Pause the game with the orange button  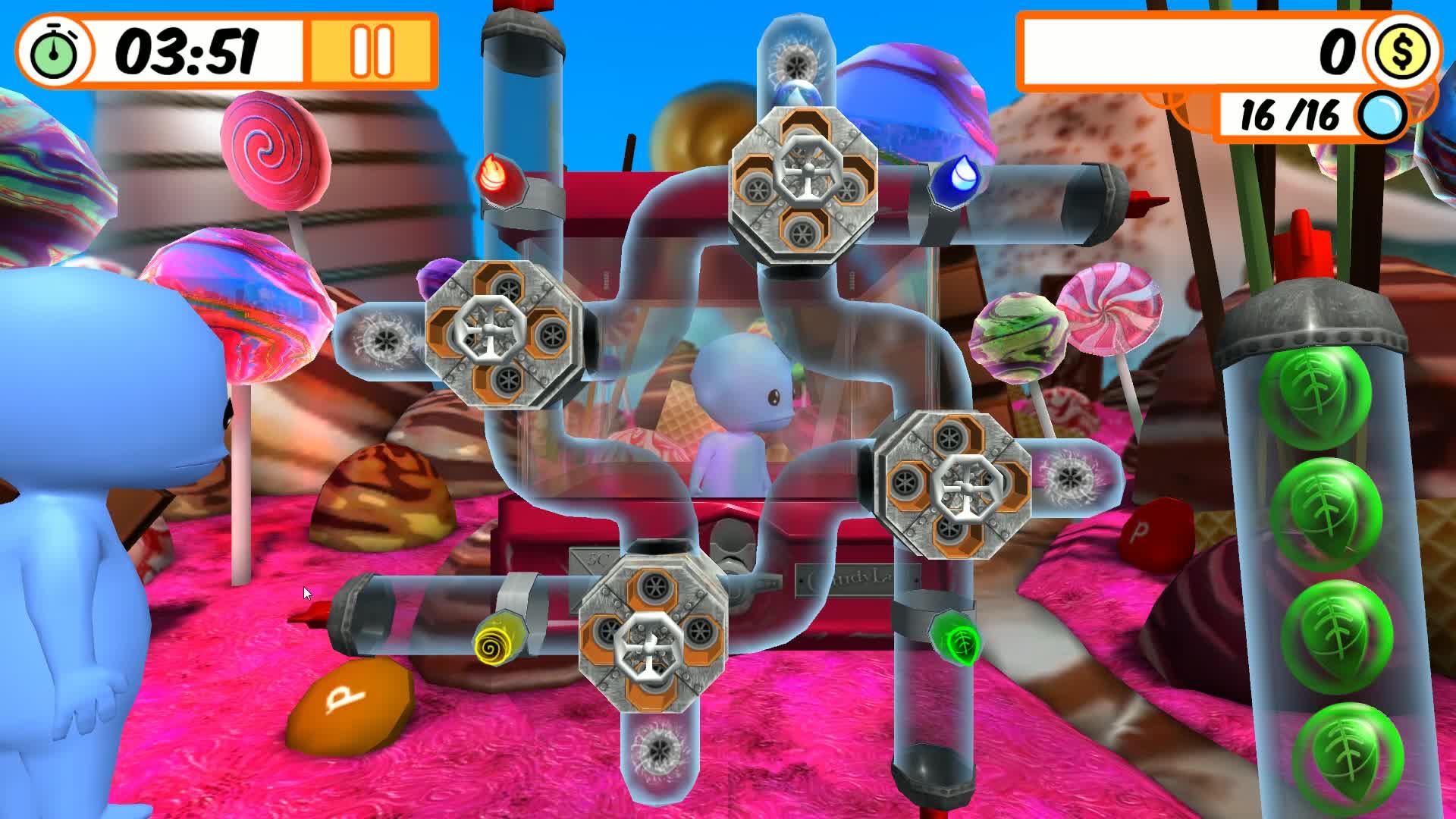pyautogui.click(x=372, y=52)
